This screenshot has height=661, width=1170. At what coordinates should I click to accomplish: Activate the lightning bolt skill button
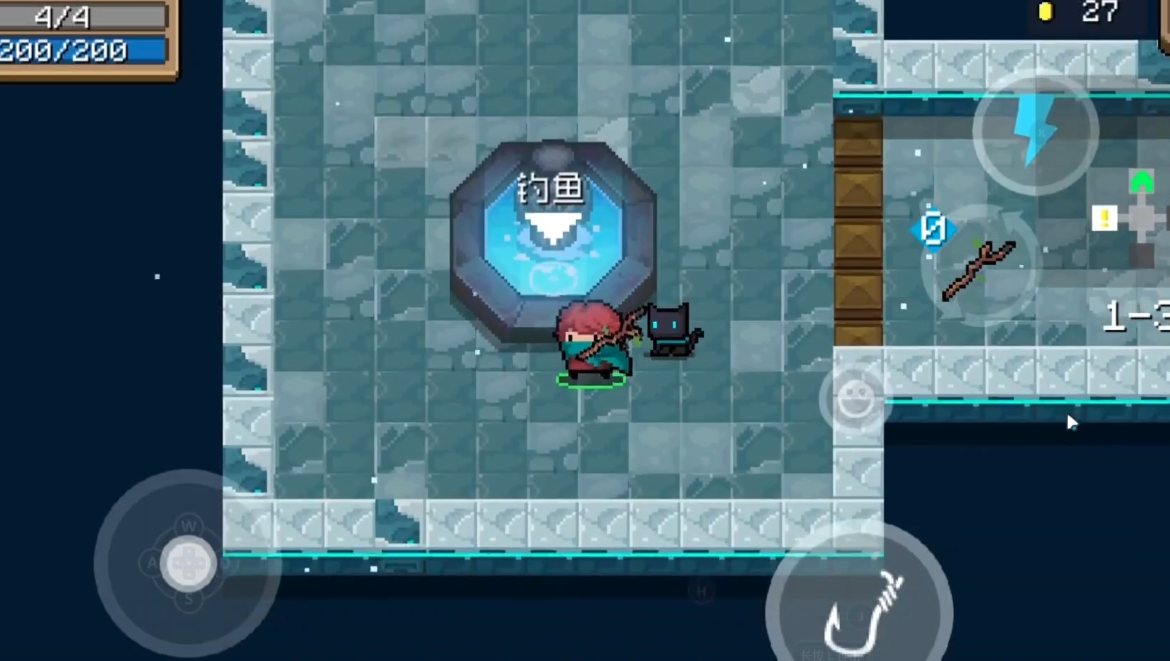coord(1035,129)
